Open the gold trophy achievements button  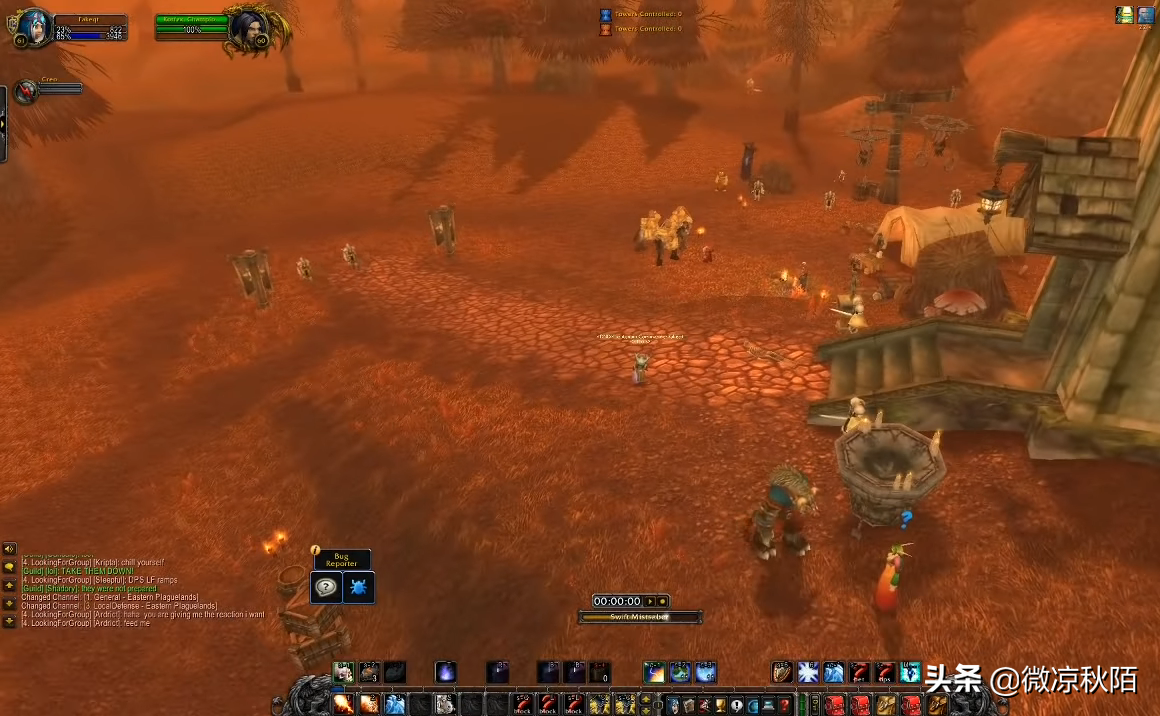(x=720, y=705)
